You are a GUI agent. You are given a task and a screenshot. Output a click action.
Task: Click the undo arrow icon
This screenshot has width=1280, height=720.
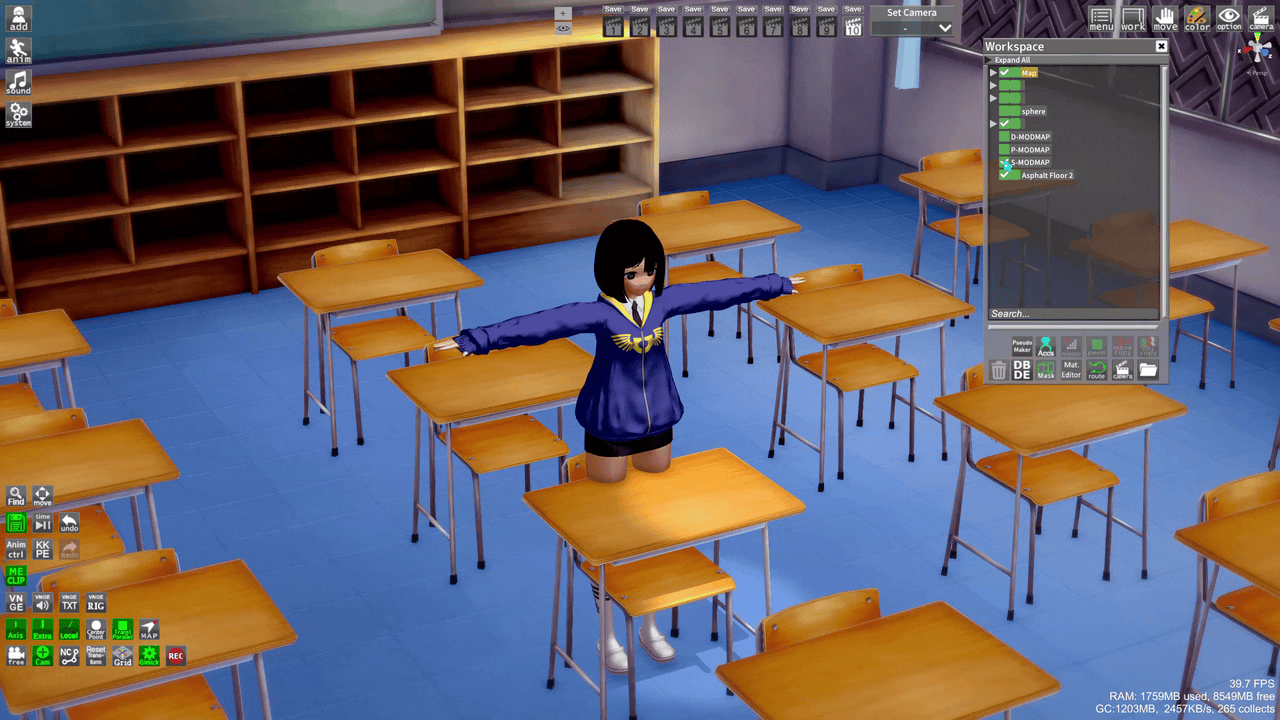pos(68,522)
